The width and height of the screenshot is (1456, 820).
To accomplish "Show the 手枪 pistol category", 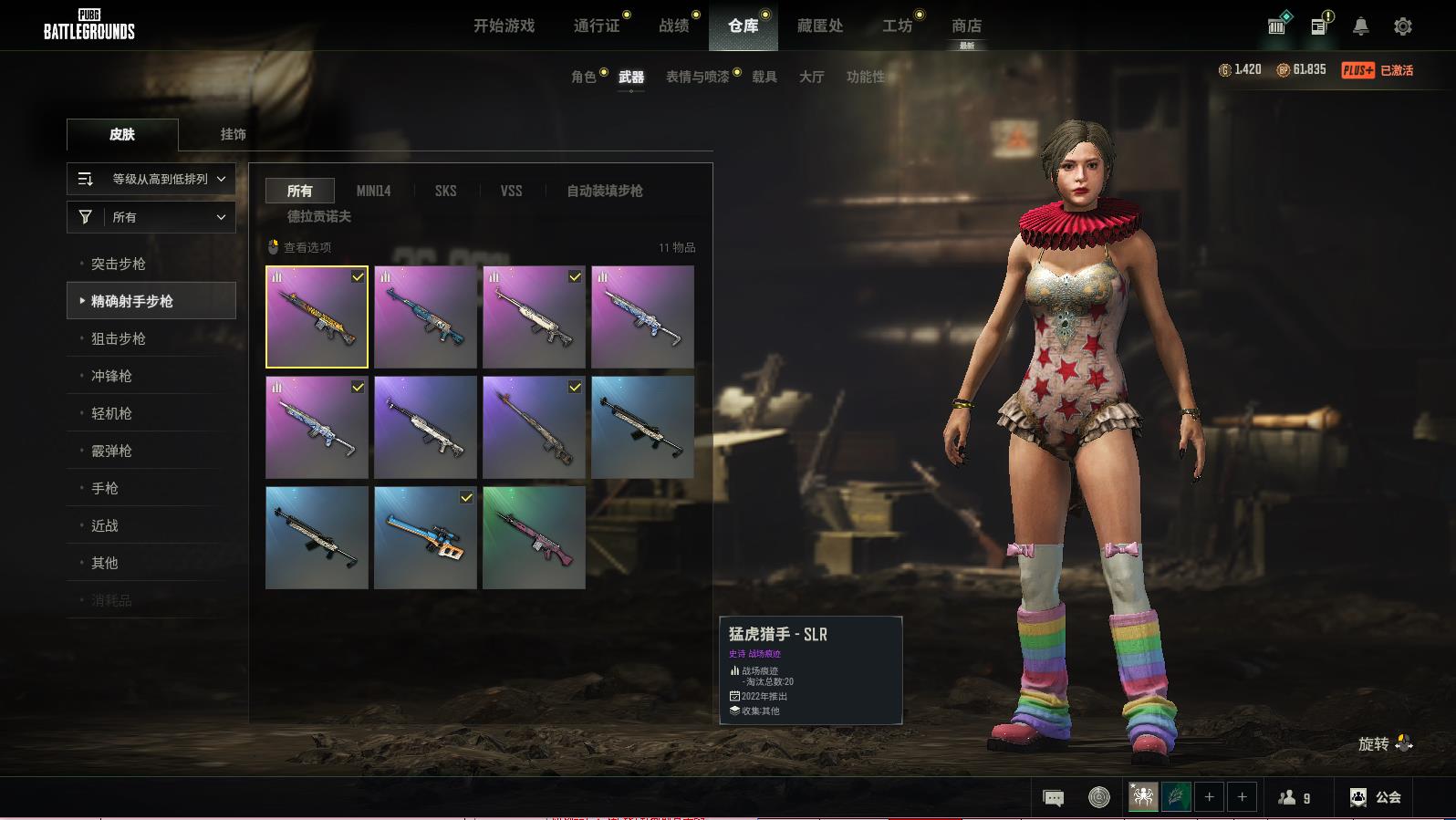I will click(105, 488).
